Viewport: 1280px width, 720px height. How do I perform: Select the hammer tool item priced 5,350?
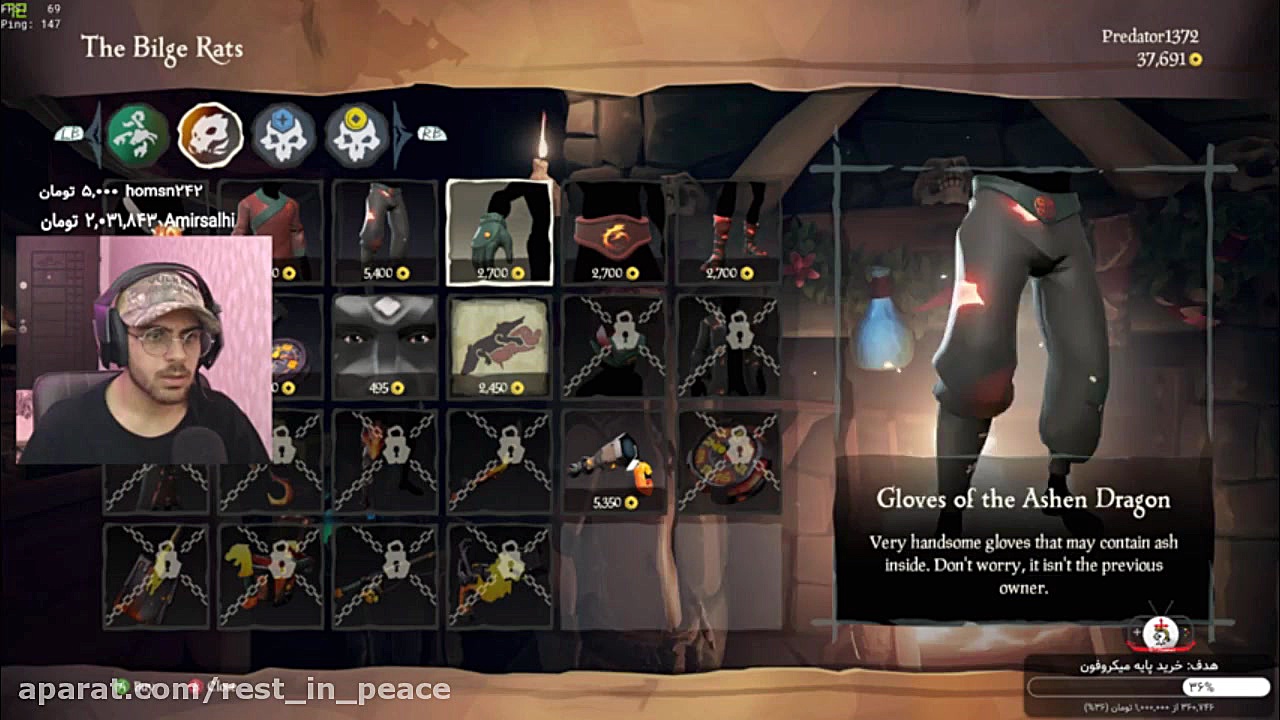pyautogui.click(x=614, y=460)
